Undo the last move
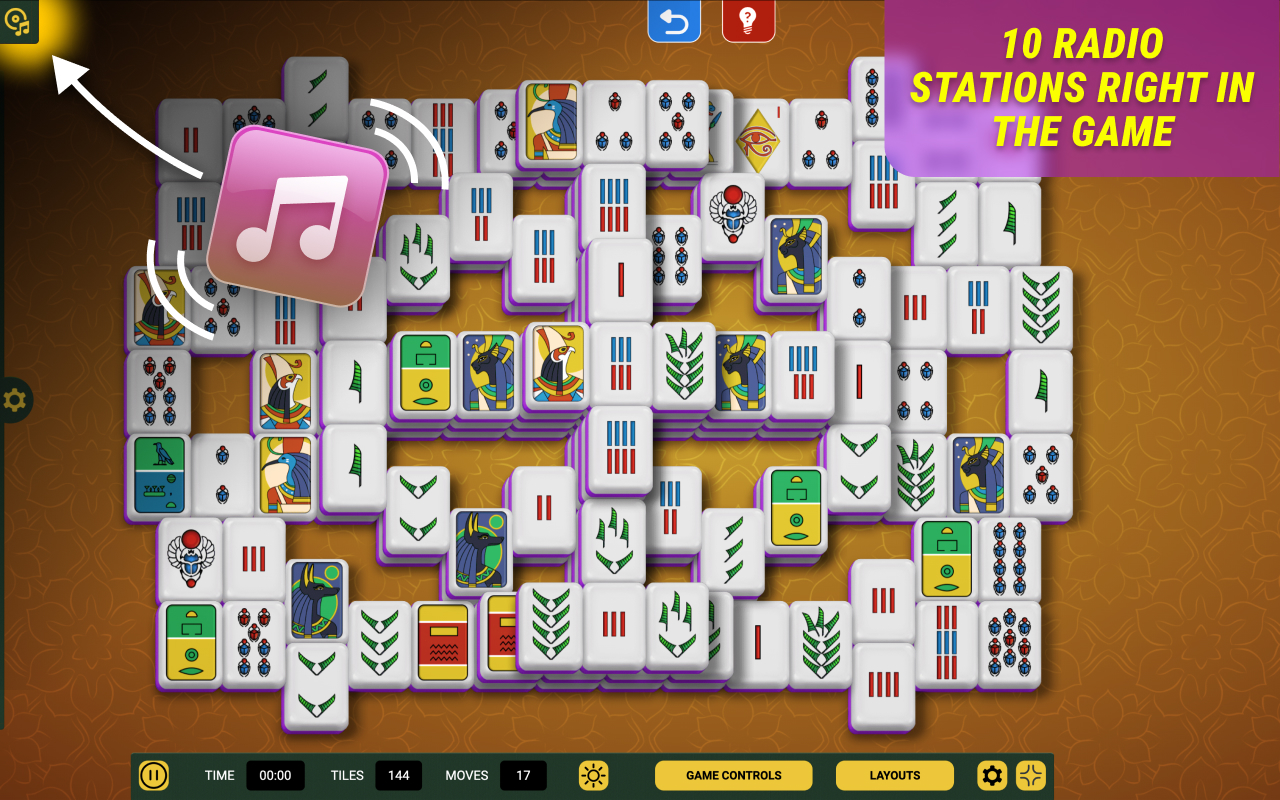The image size is (1280, 800). pyautogui.click(x=674, y=20)
